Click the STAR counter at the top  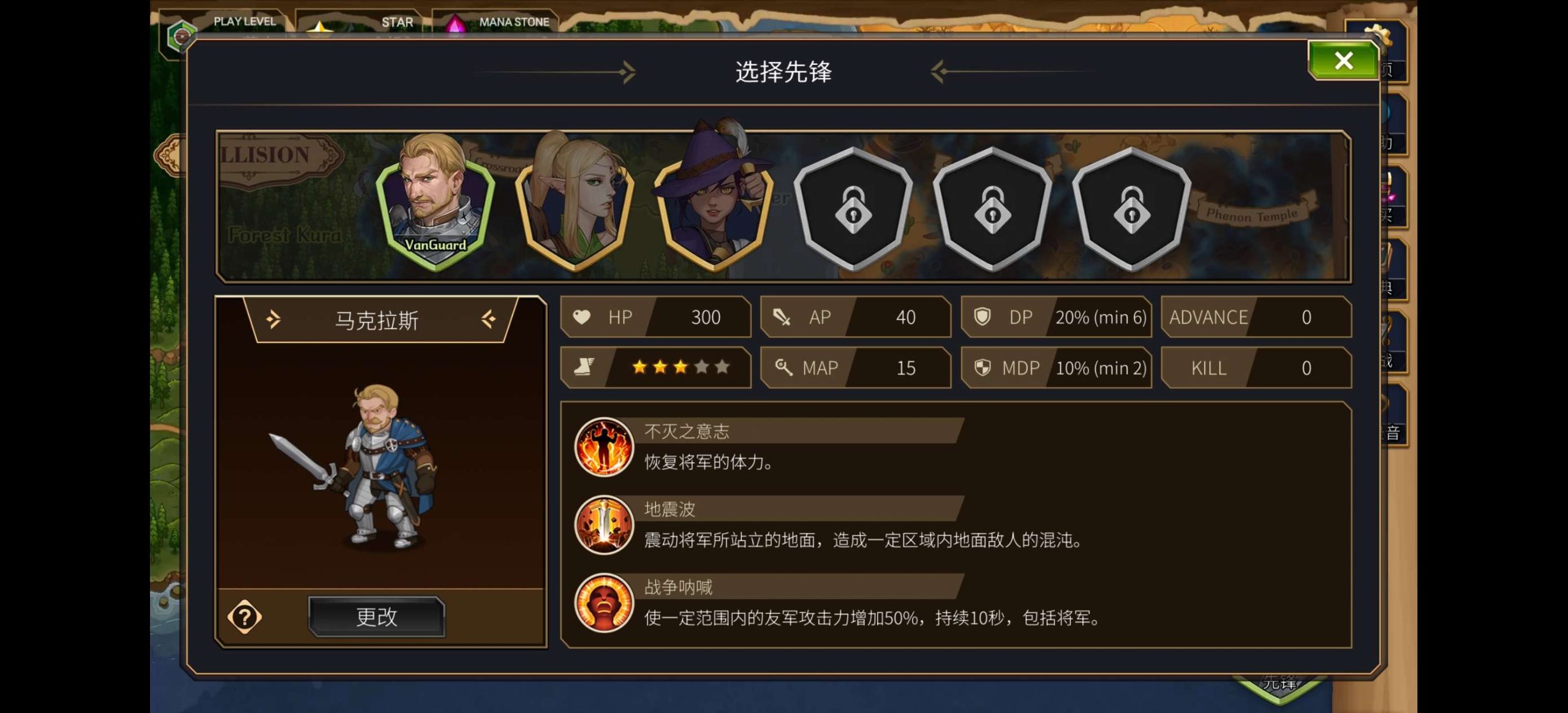380,21
